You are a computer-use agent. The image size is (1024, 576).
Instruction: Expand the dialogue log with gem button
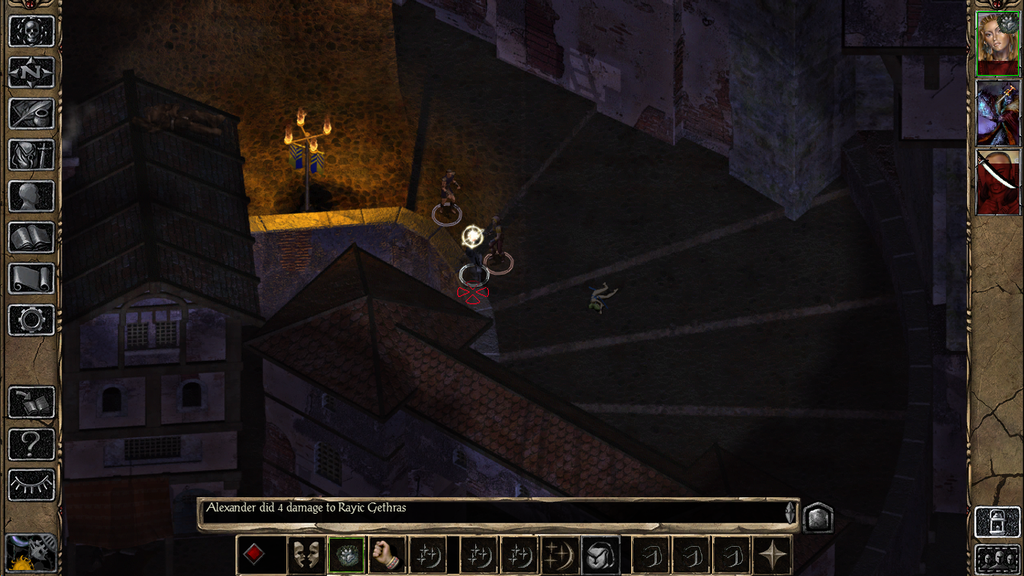[x=817, y=517]
